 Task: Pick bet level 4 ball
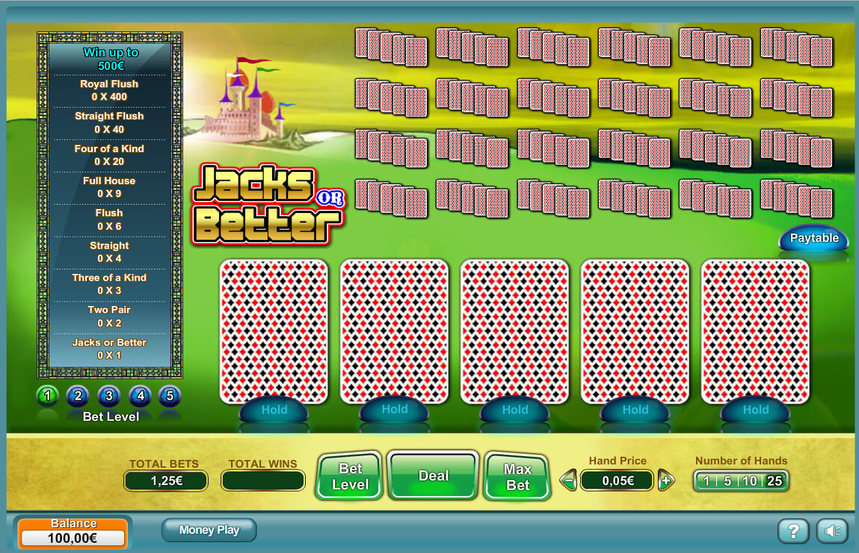coord(140,396)
